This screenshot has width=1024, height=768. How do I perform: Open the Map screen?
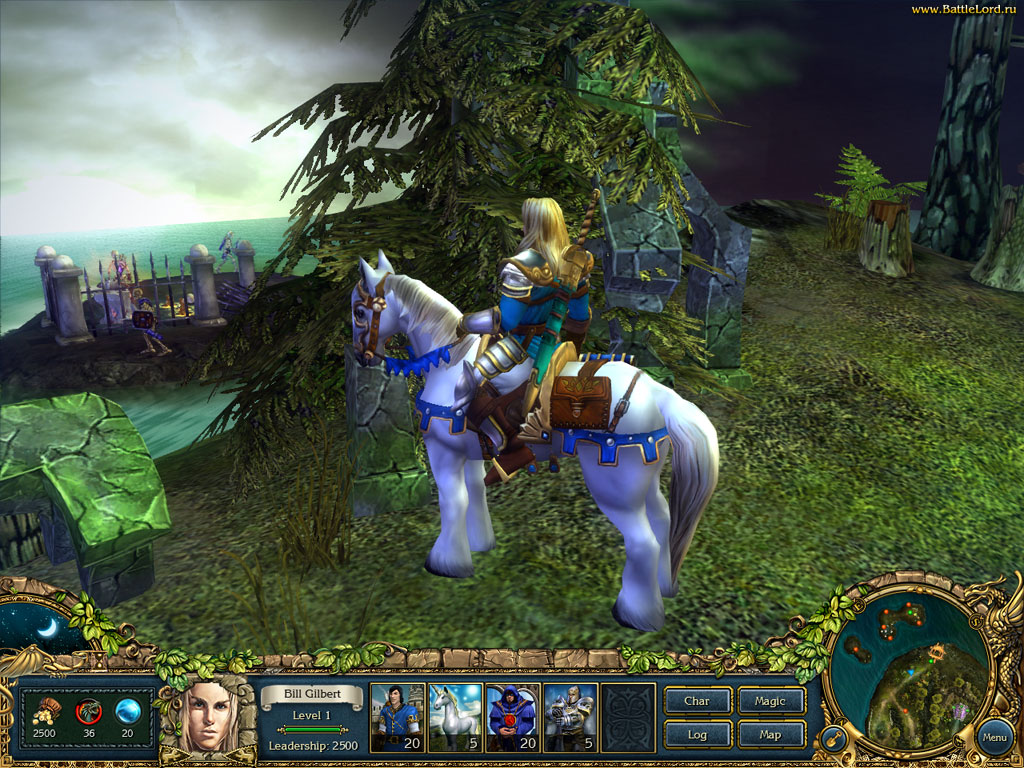tap(771, 735)
